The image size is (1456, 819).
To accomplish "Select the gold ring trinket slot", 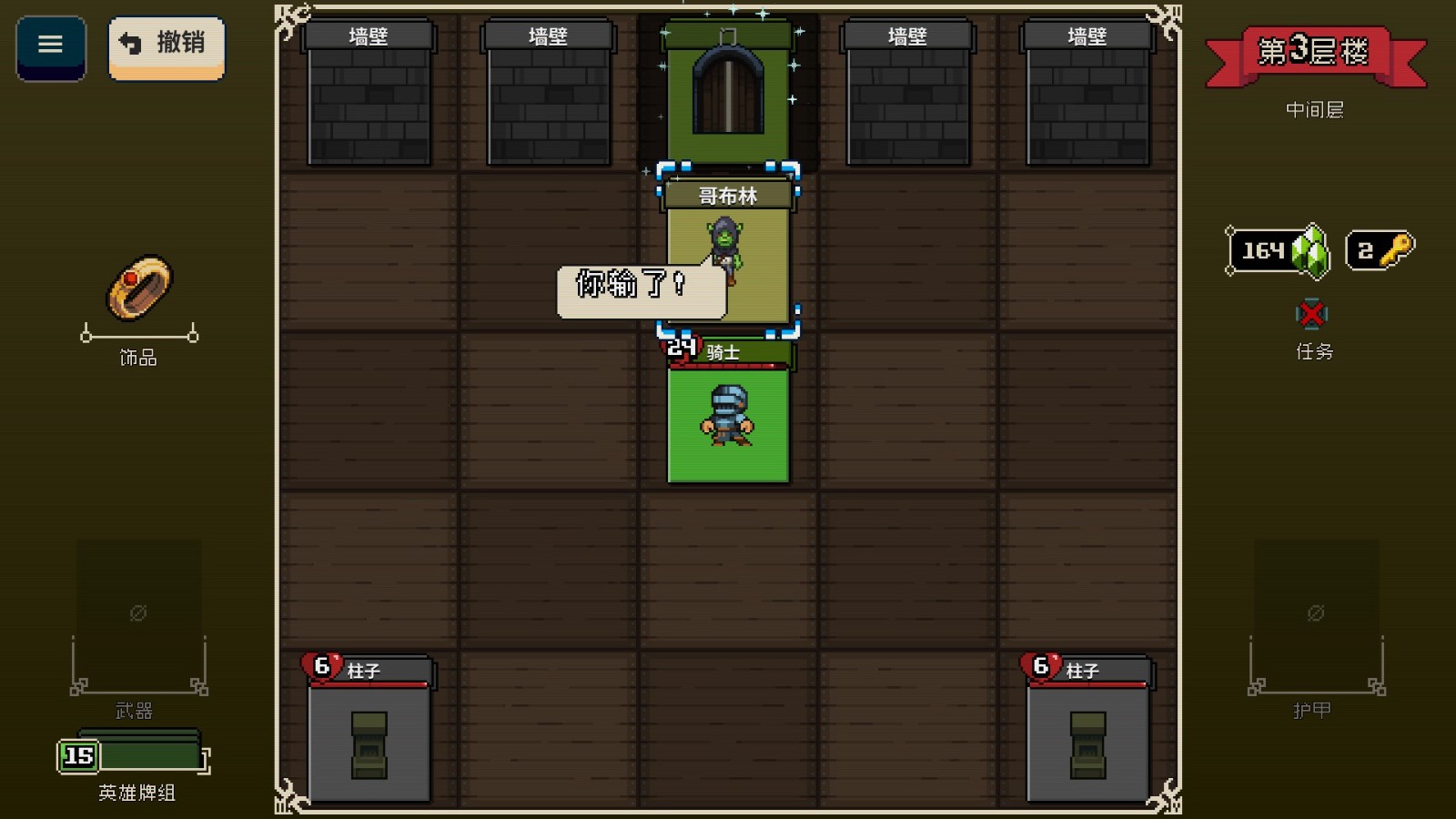I will (x=139, y=288).
